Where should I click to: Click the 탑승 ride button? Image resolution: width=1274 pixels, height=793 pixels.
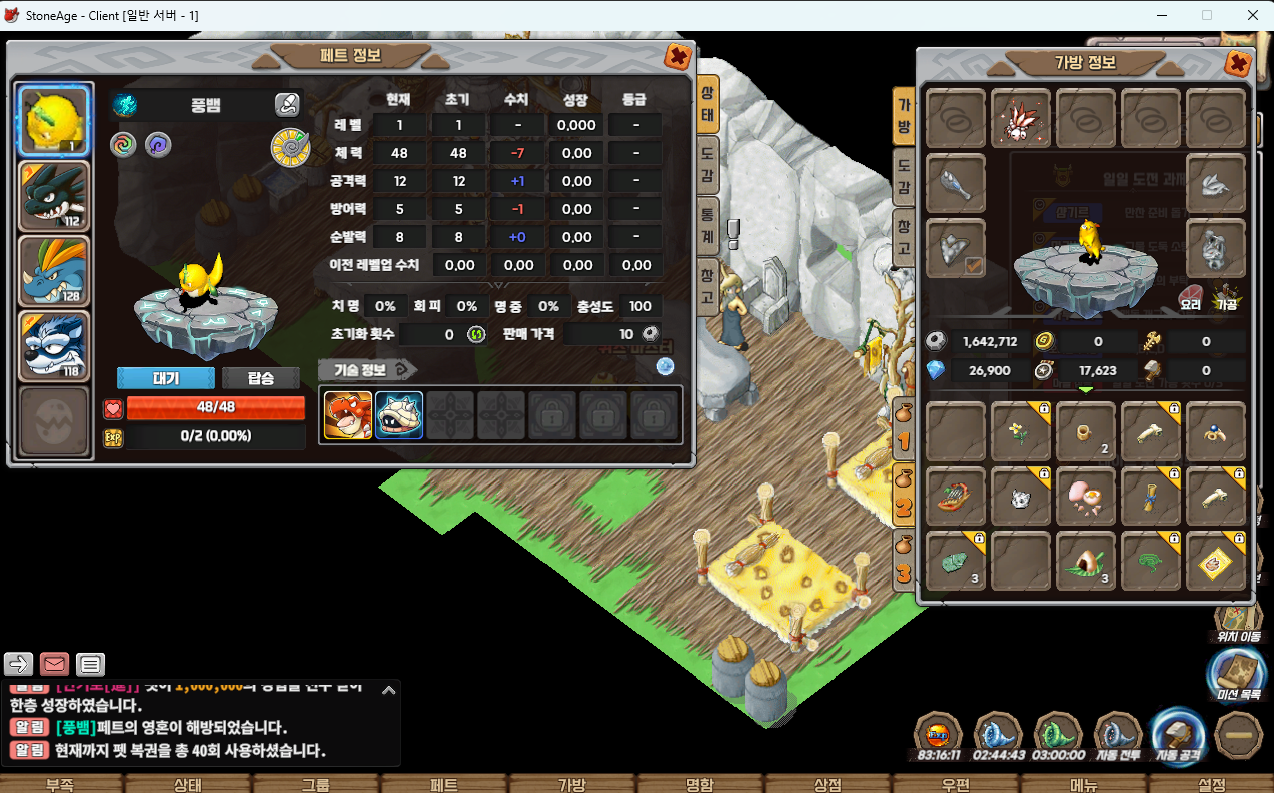click(260, 378)
